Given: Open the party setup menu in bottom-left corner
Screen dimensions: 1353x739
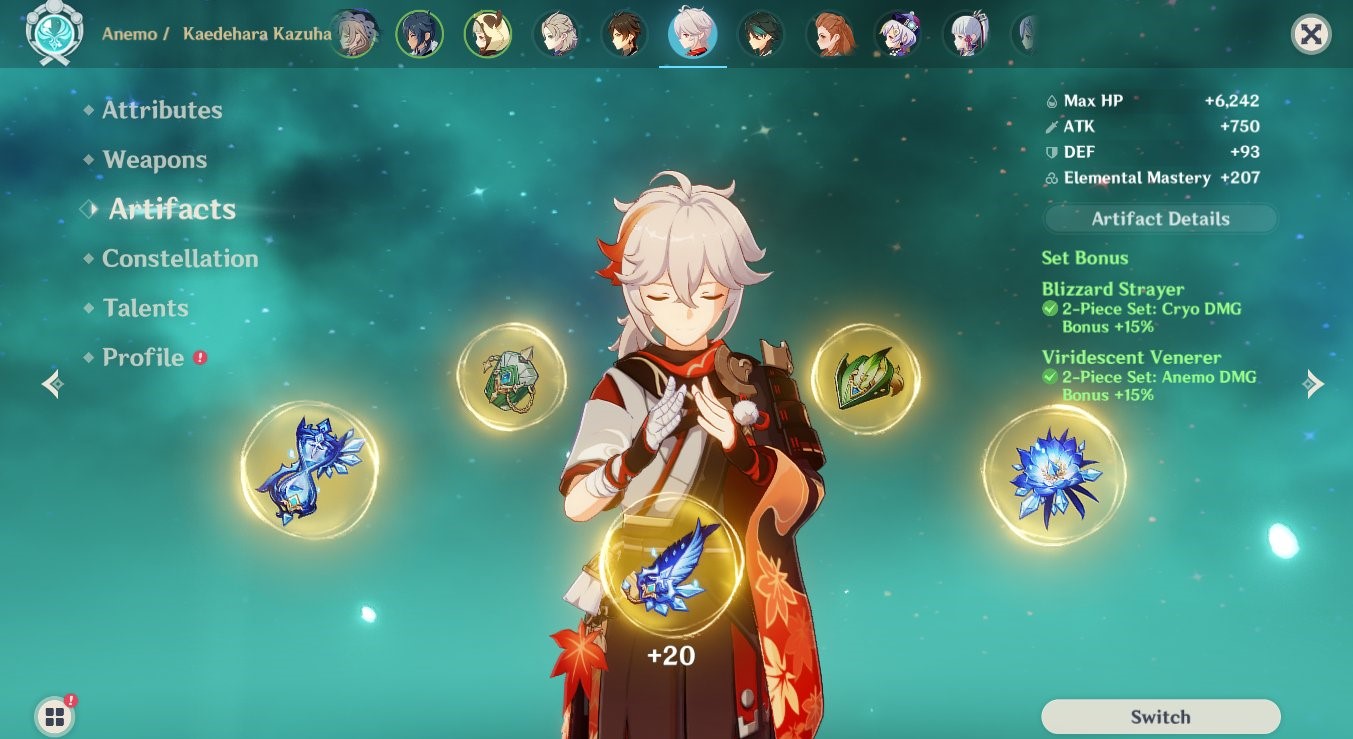Looking at the screenshot, I should click(53, 716).
